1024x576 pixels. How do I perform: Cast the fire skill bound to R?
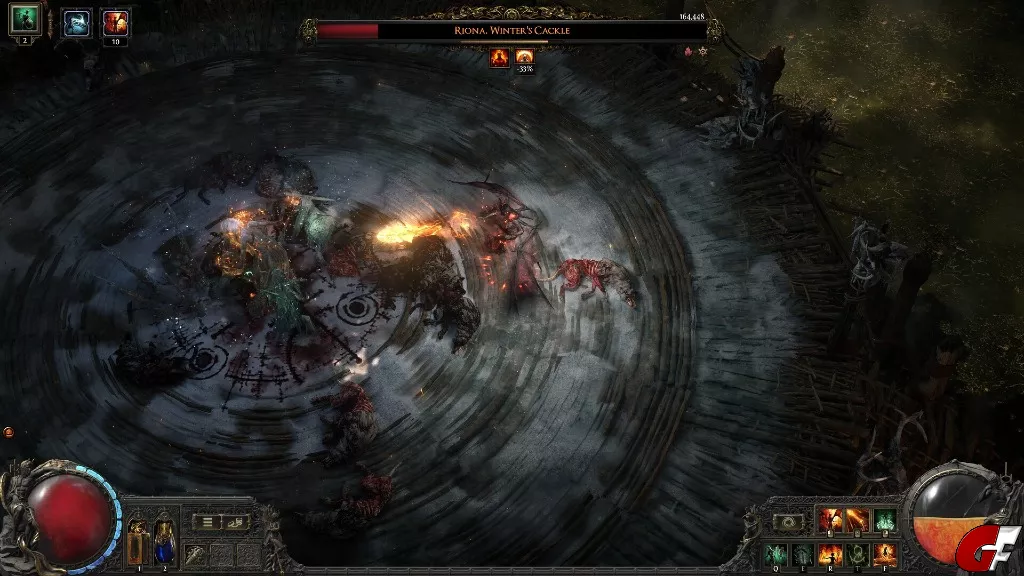coord(831,553)
